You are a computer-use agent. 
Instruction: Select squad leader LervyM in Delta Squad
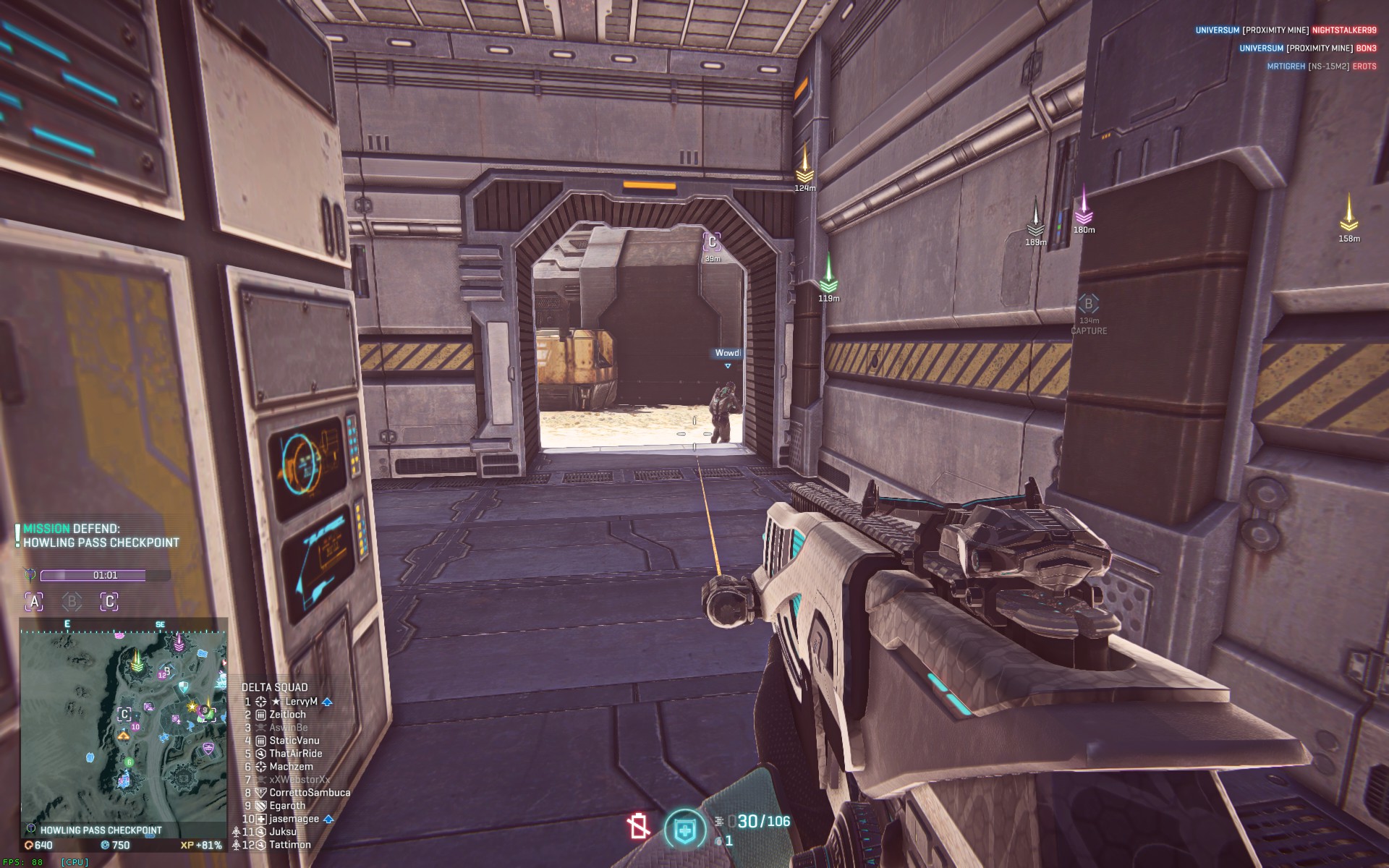click(301, 702)
